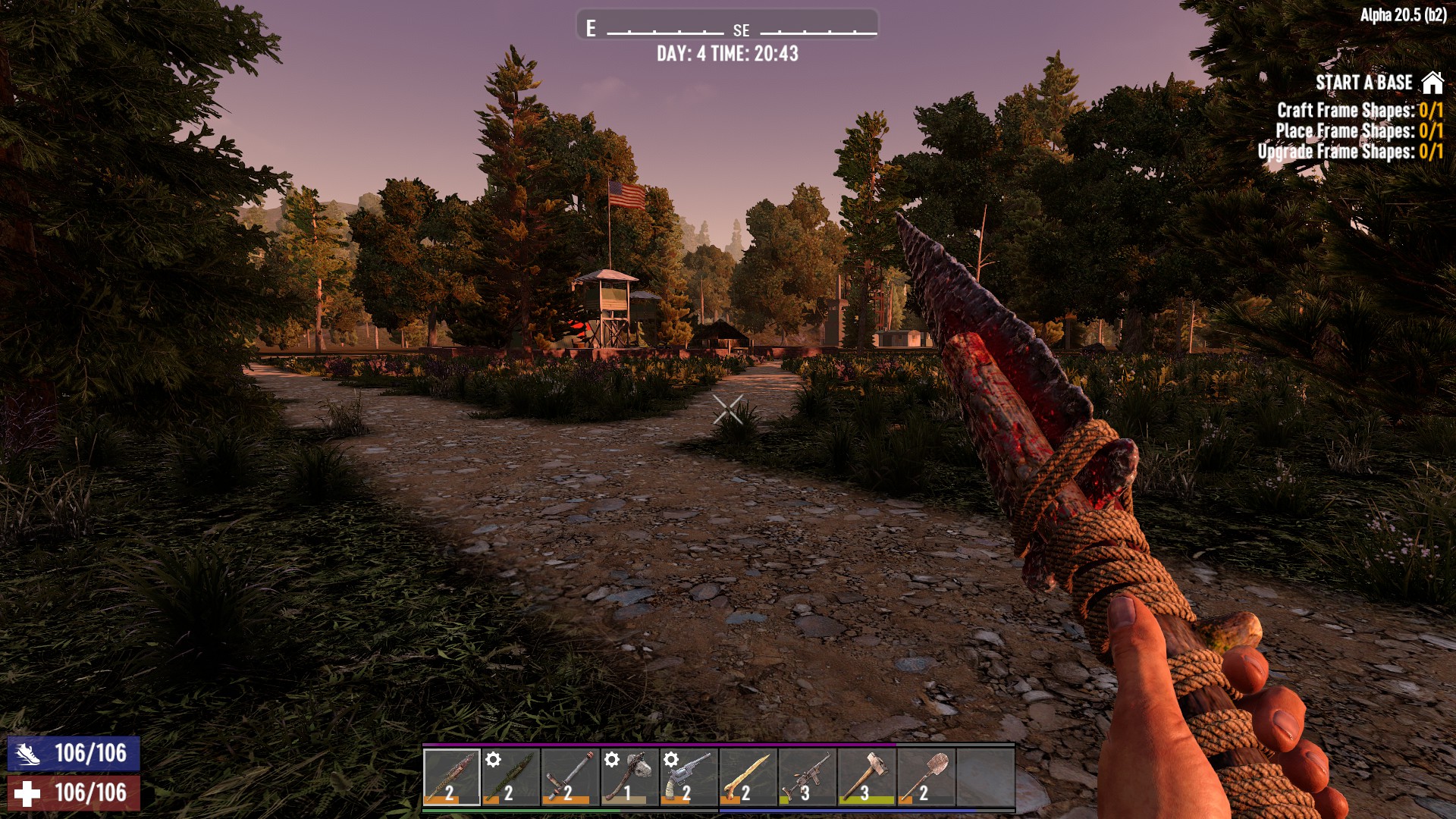The width and height of the screenshot is (1456, 819).
Task: Click the orange durability bar under the bone knife
Action: [x=440, y=800]
